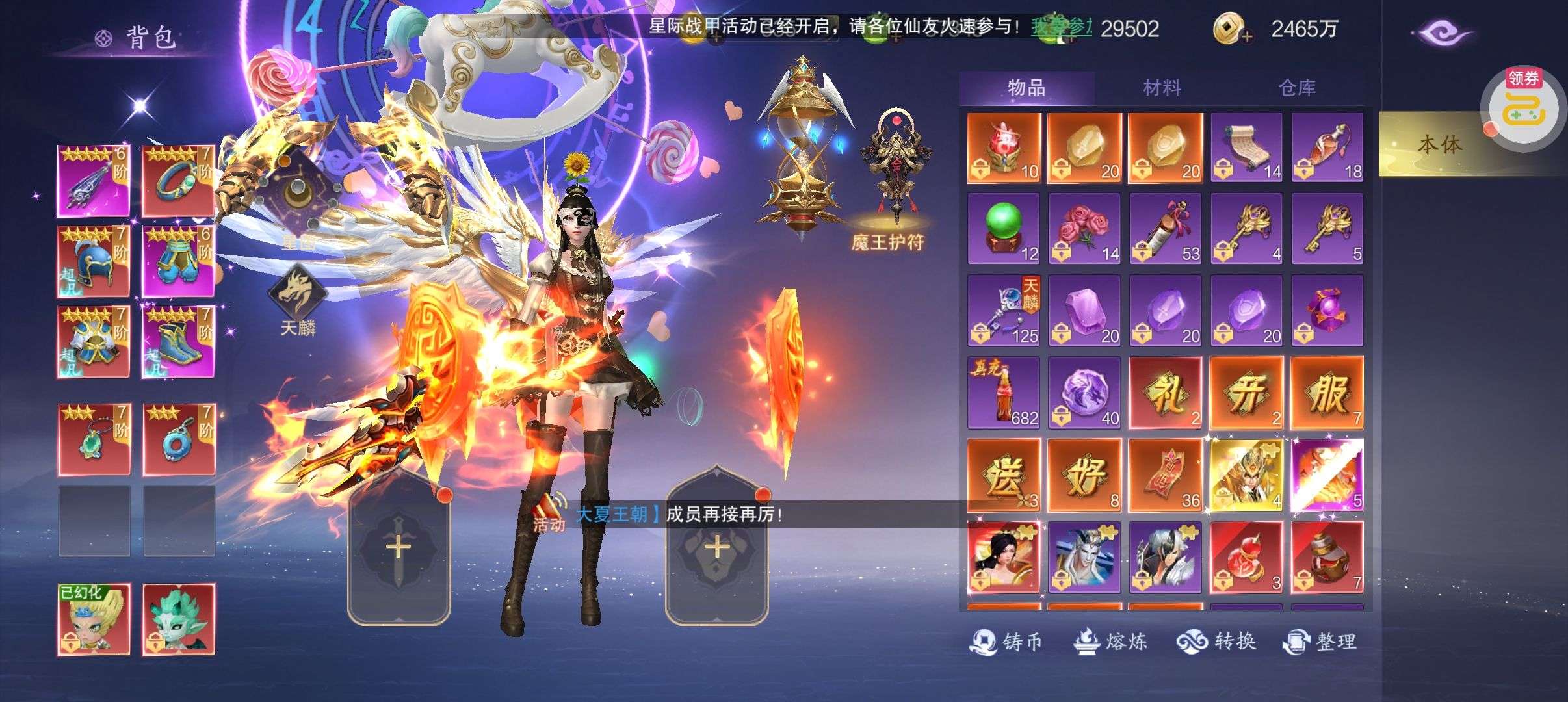
Task: Select the 本体 side tab
Action: (x=1439, y=144)
